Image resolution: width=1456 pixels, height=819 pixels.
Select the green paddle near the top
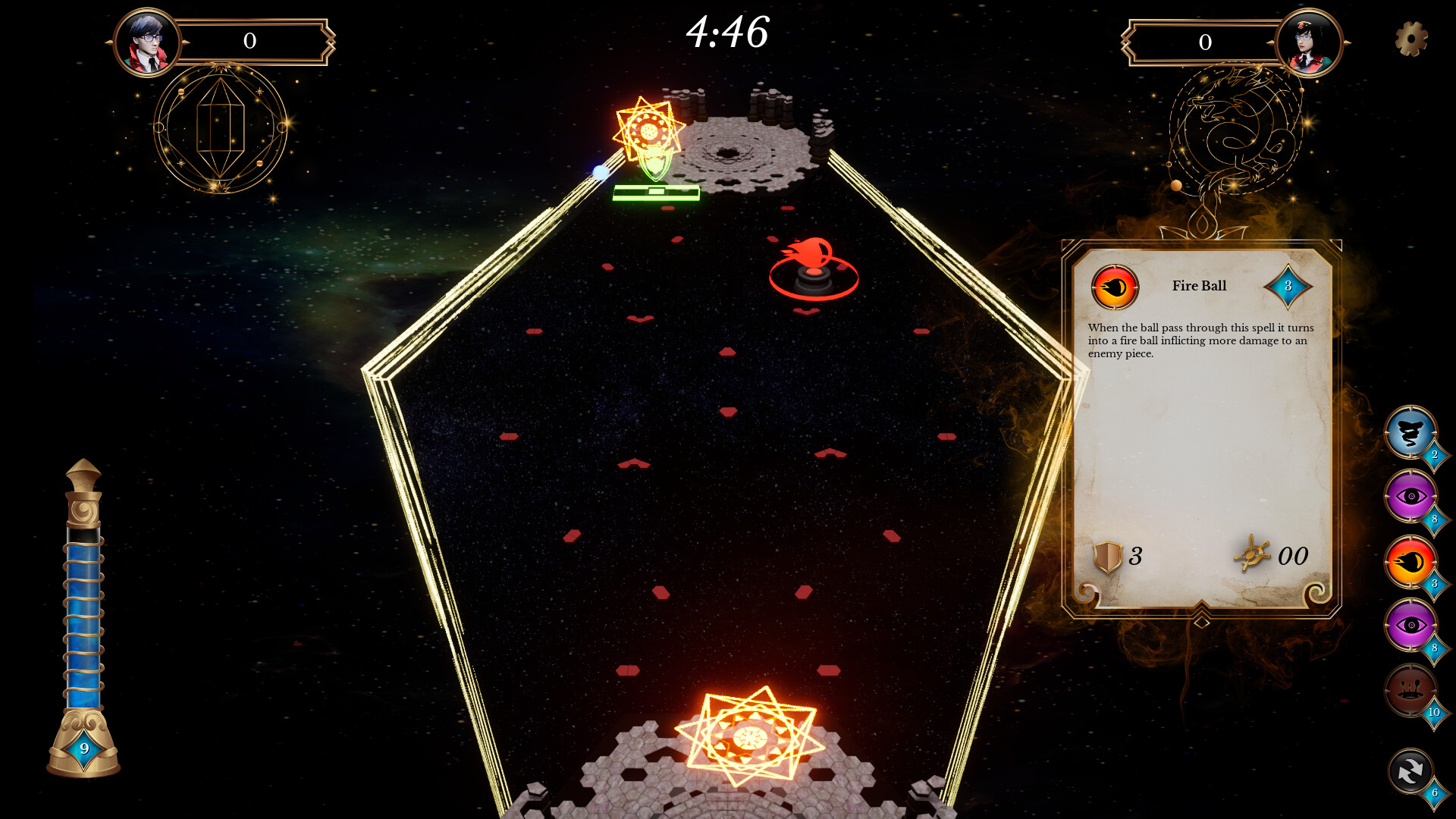[654, 193]
